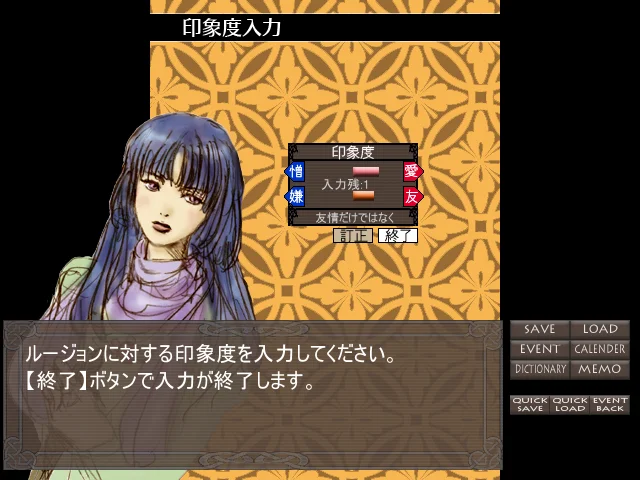The width and height of the screenshot is (640, 480).
Task: Choose the blue 憎 (hate) arrow
Action: (x=296, y=172)
